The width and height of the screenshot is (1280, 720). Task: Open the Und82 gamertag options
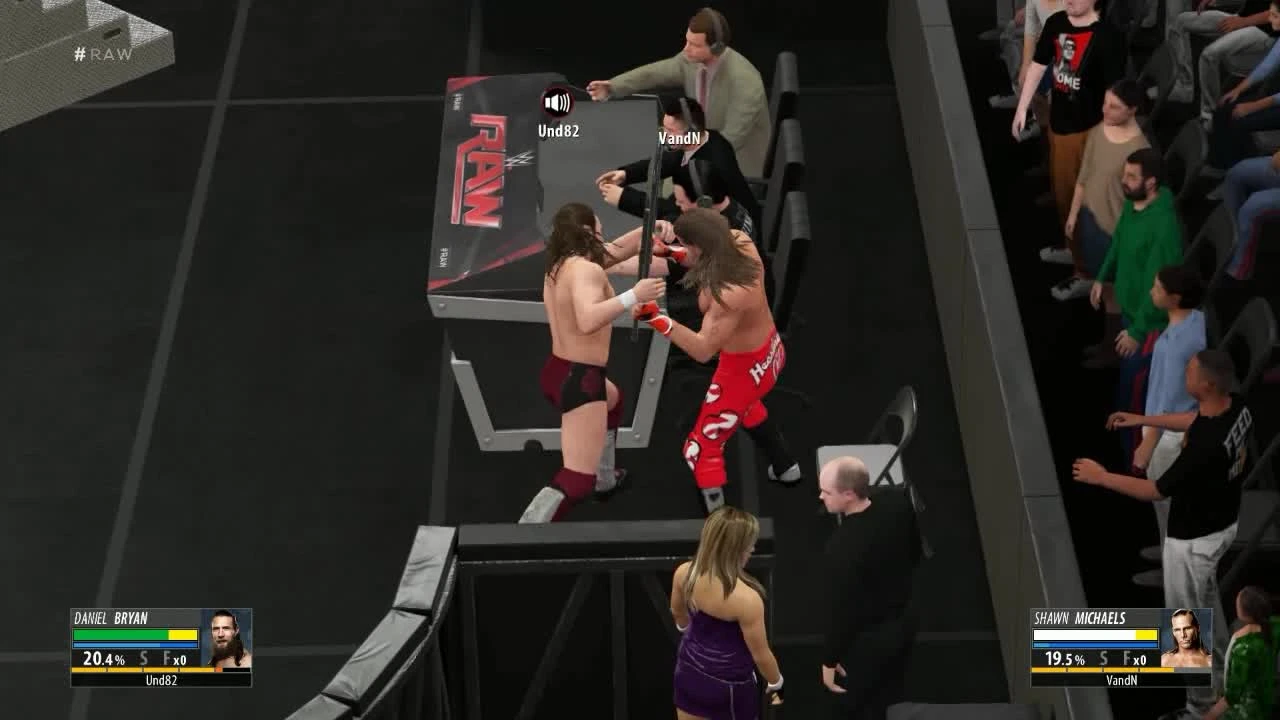coord(557,128)
